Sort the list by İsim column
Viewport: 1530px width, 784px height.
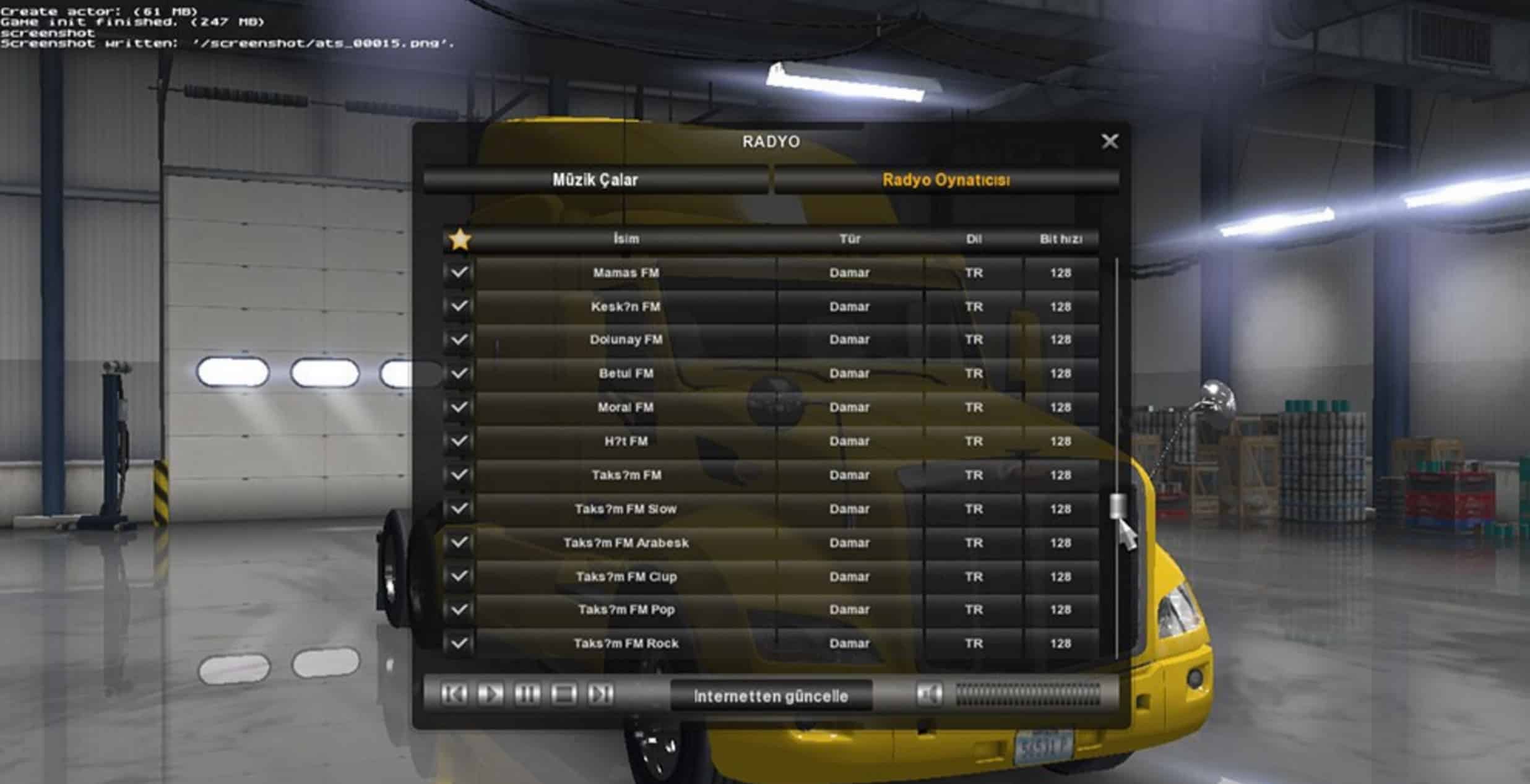[626, 239]
